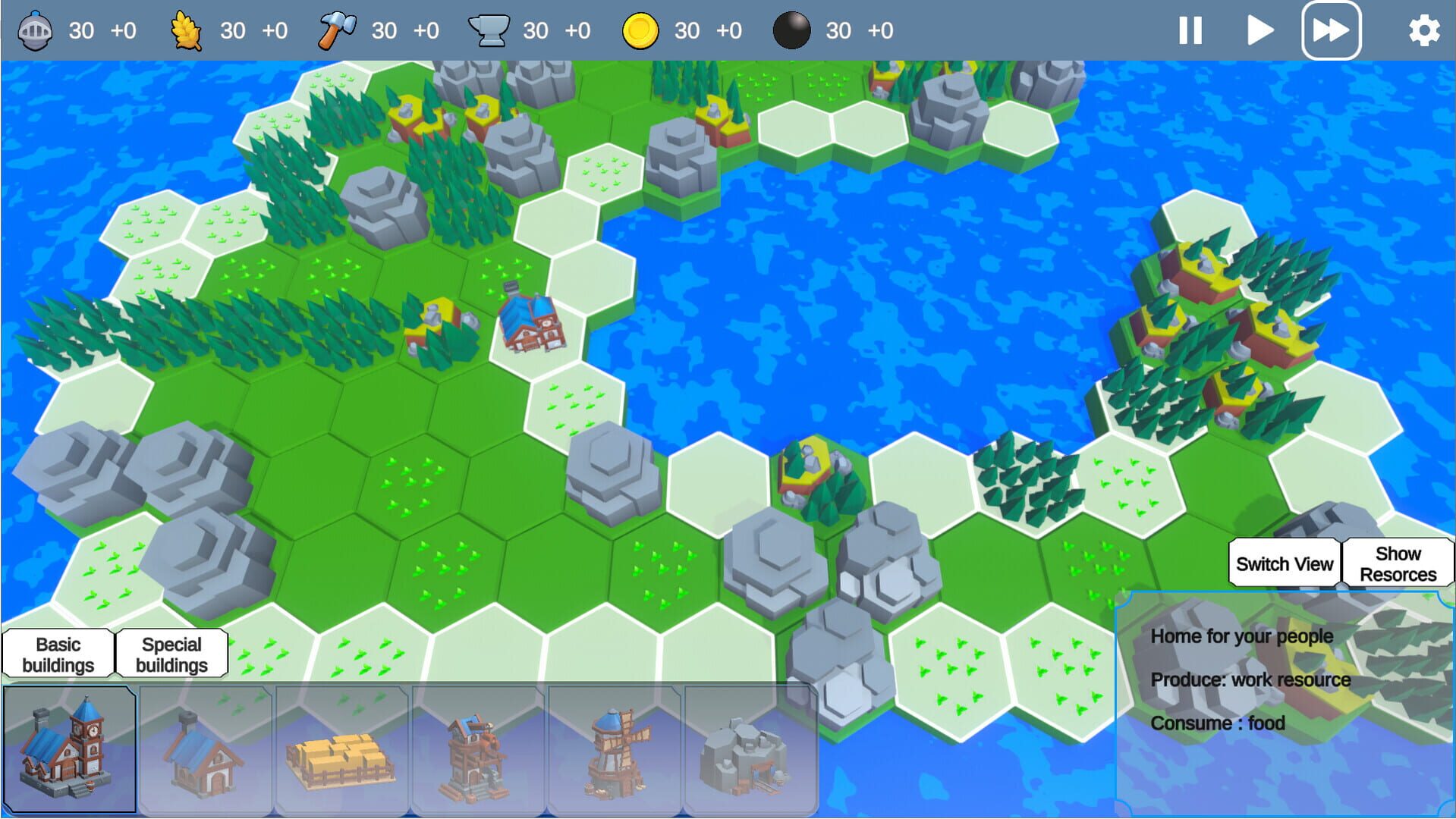Click the gold coin resource icon
The height and width of the screenshot is (819, 1456).
[640, 31]
